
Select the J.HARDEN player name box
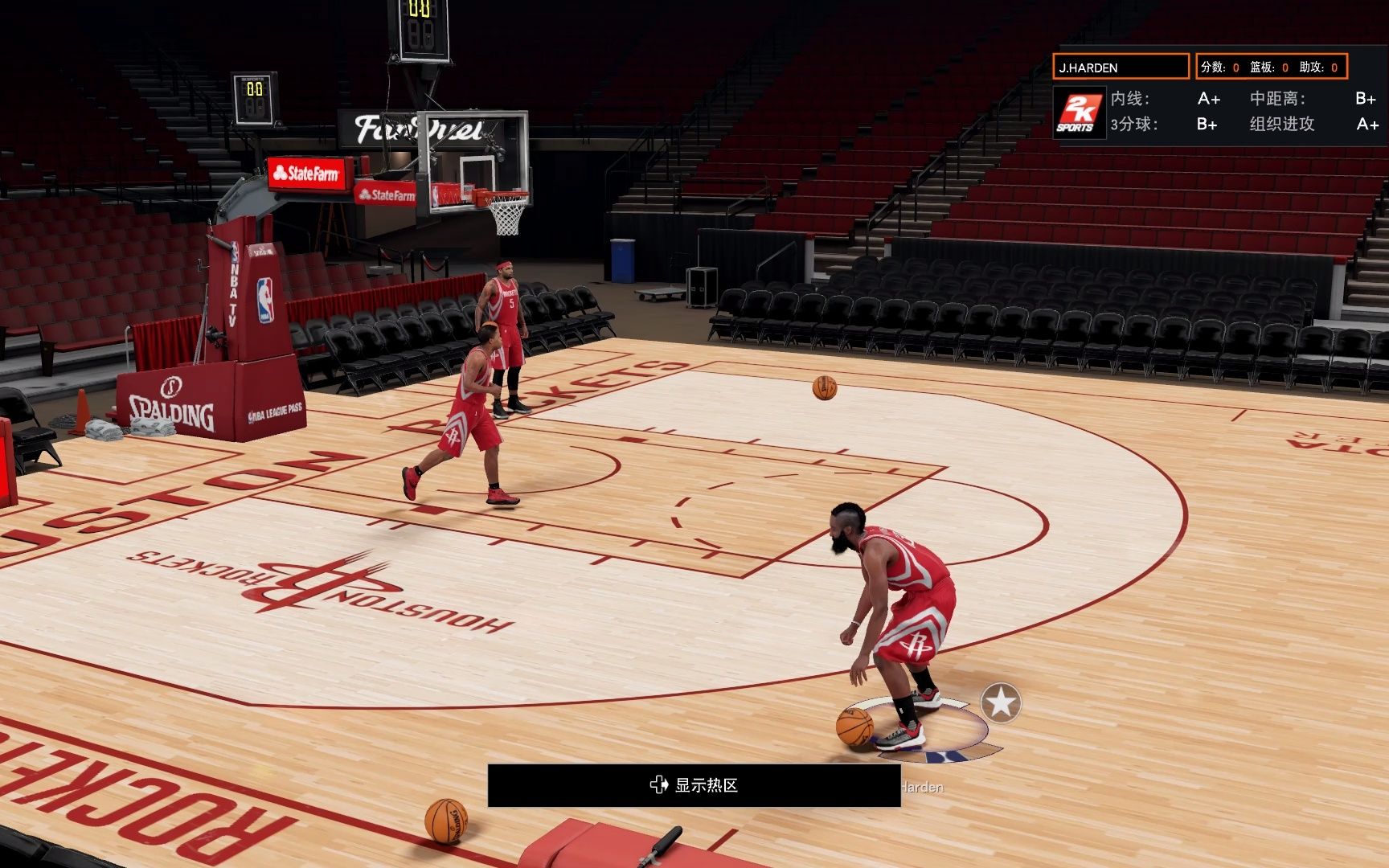(1121, 68)
